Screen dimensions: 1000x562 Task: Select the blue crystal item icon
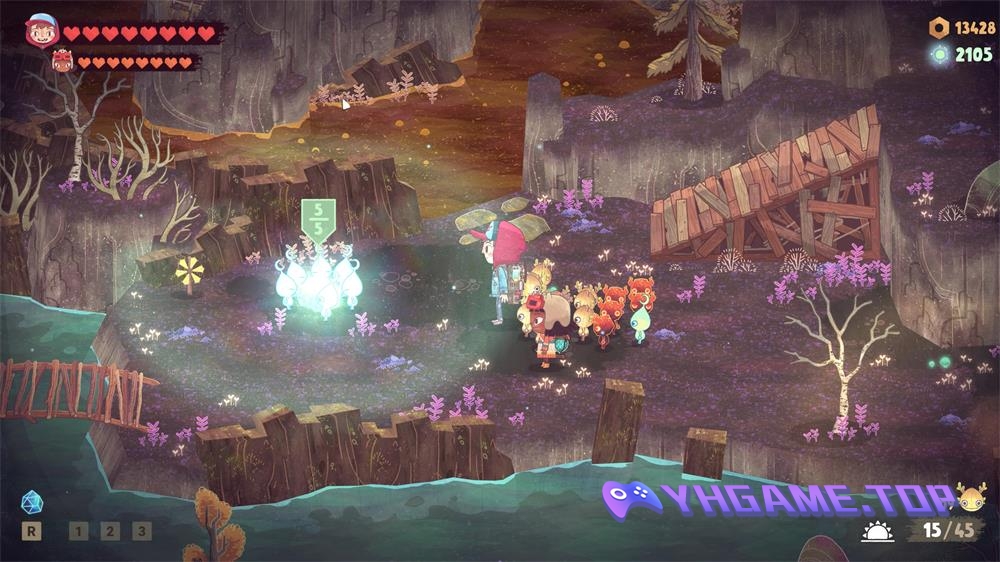click(x=31, y=500)
